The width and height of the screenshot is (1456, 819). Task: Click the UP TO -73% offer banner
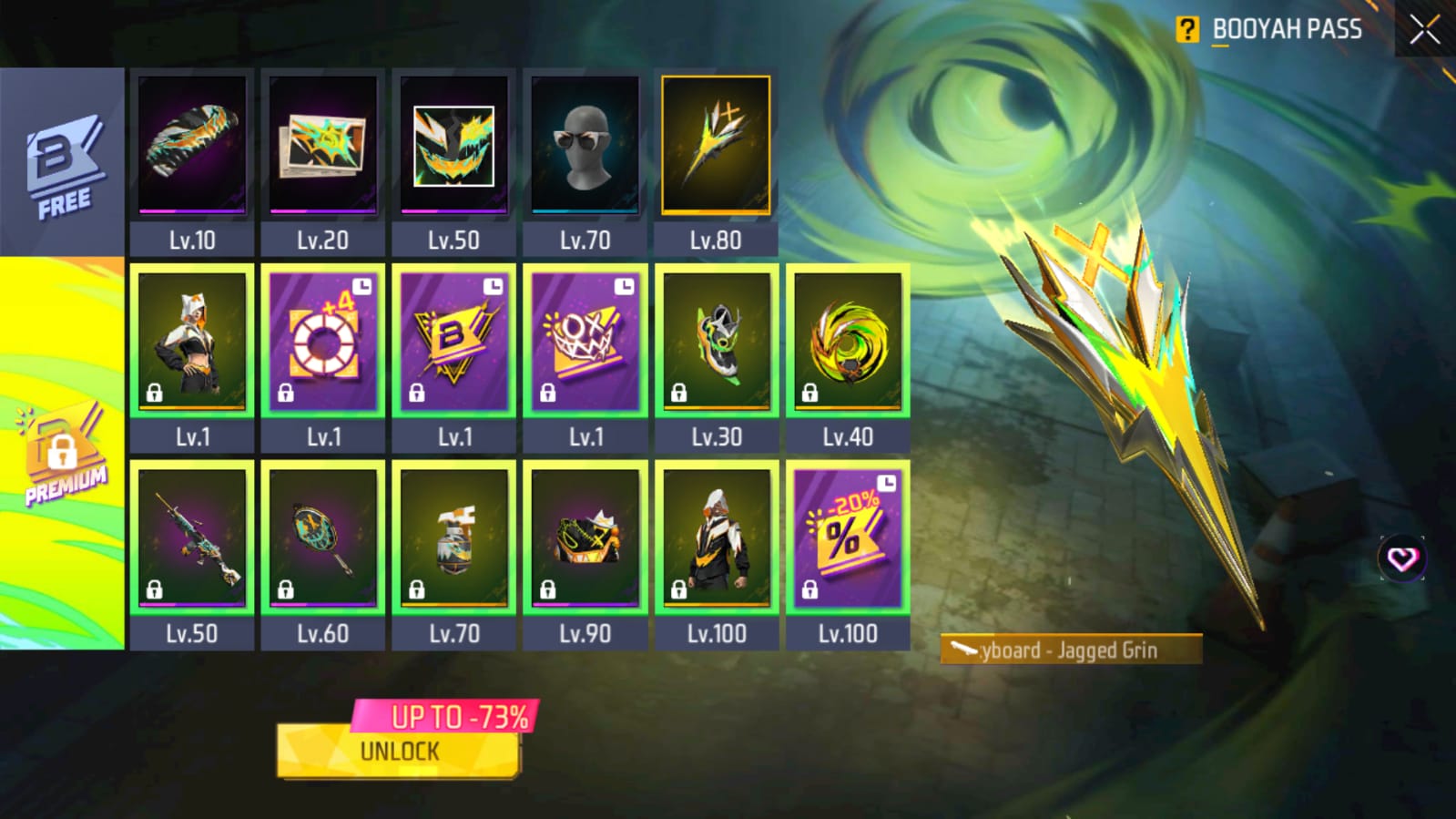[460, 719]
